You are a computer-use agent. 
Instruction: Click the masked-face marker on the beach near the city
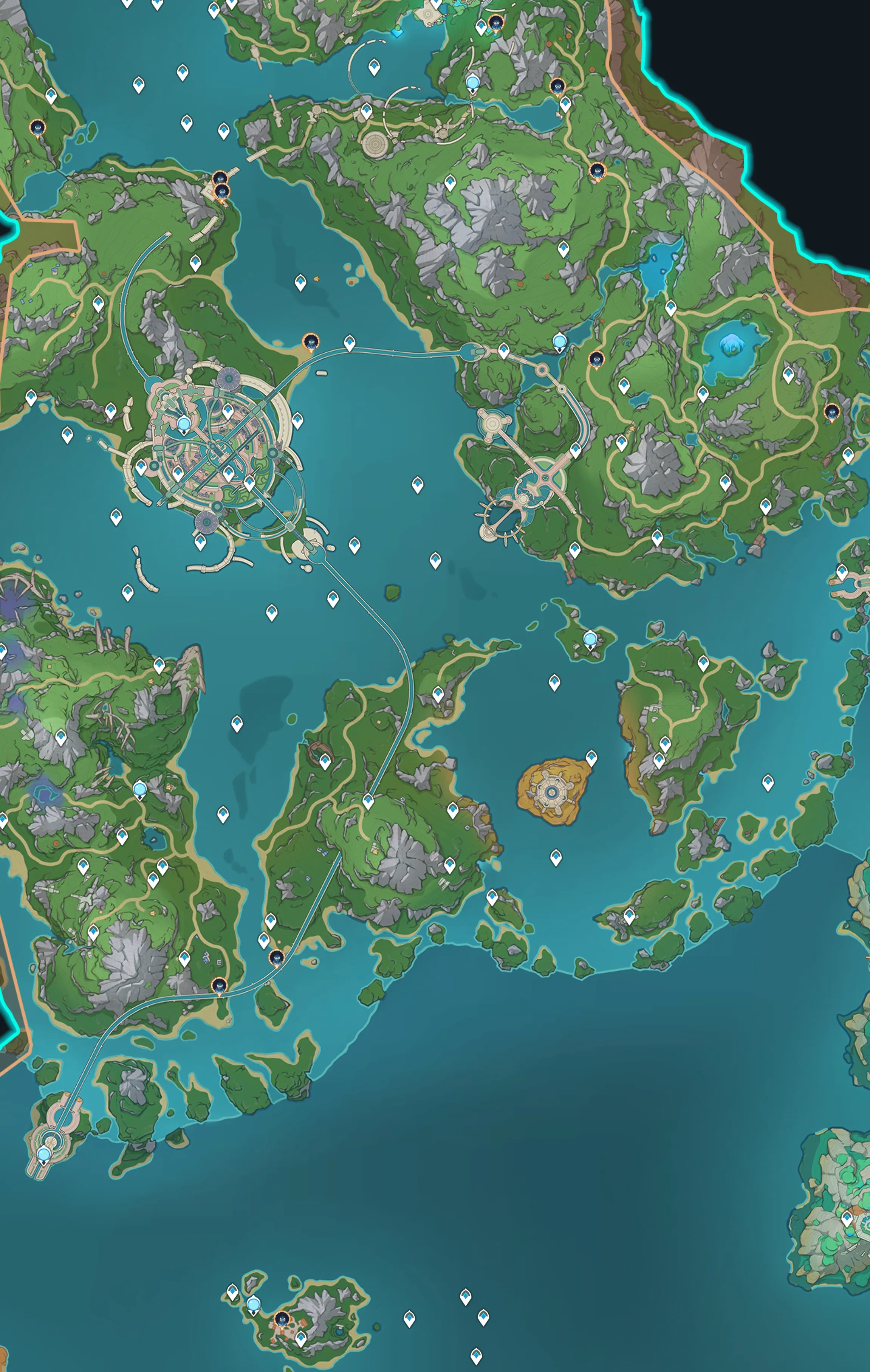click(x=311, y=343)
